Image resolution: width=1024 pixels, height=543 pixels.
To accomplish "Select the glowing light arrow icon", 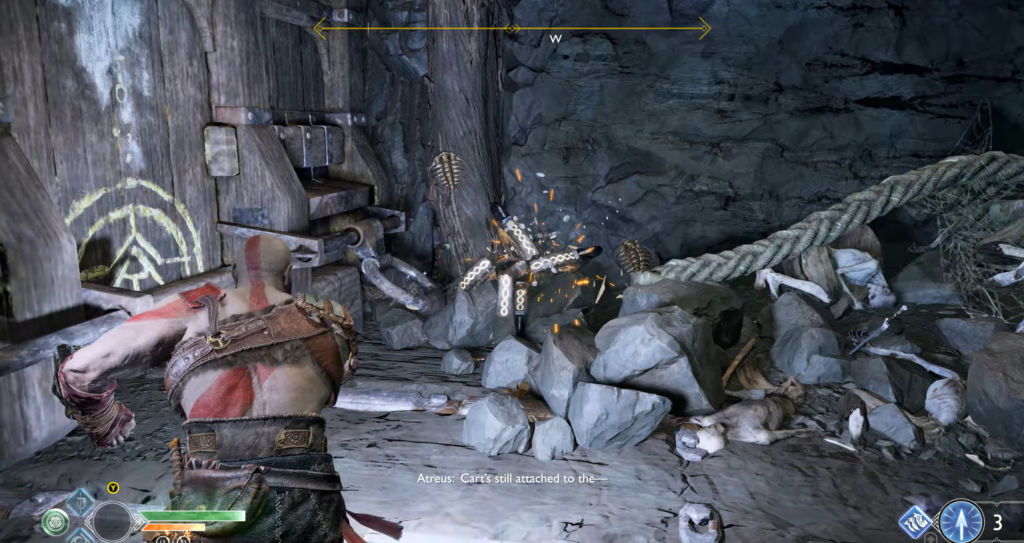I will tap(962, 521).
